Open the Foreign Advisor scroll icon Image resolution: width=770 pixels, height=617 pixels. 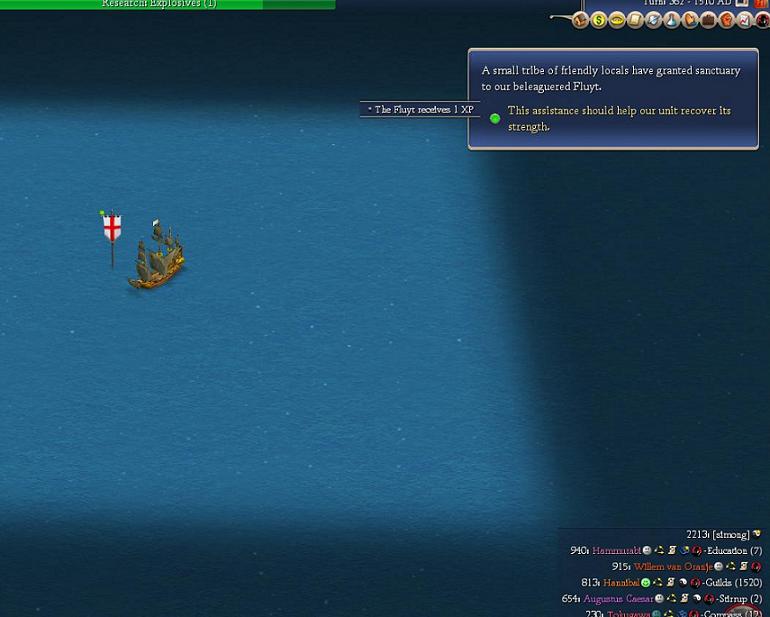[635, 20]
